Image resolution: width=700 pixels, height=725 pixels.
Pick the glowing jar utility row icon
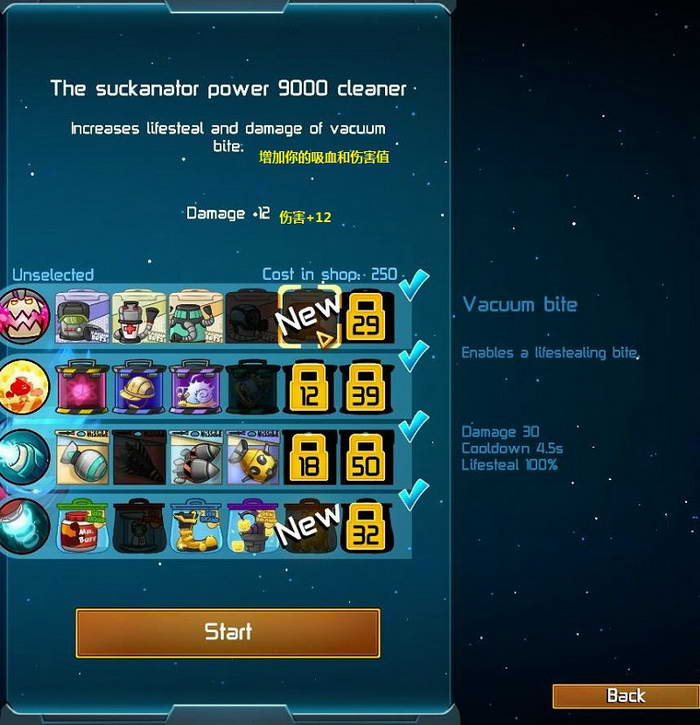[25, 526]
